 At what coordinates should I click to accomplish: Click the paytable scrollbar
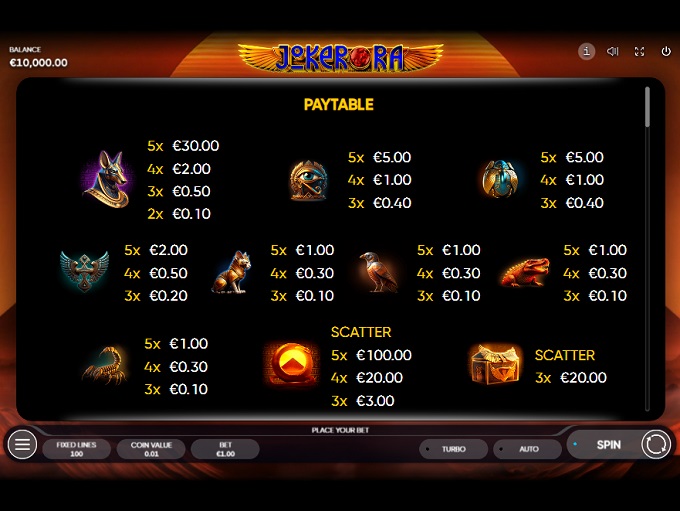pos(647,108)
